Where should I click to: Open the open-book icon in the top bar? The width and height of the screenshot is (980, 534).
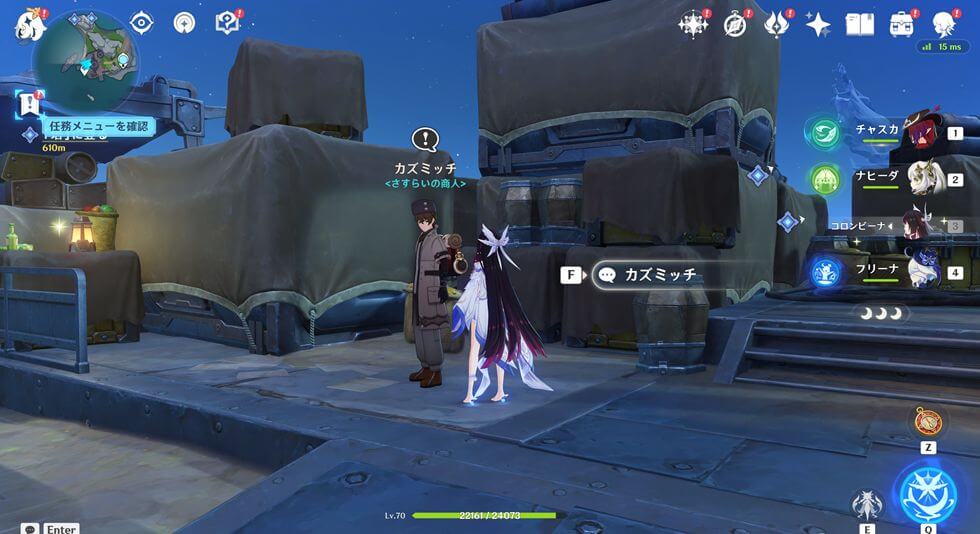point(860,24)
